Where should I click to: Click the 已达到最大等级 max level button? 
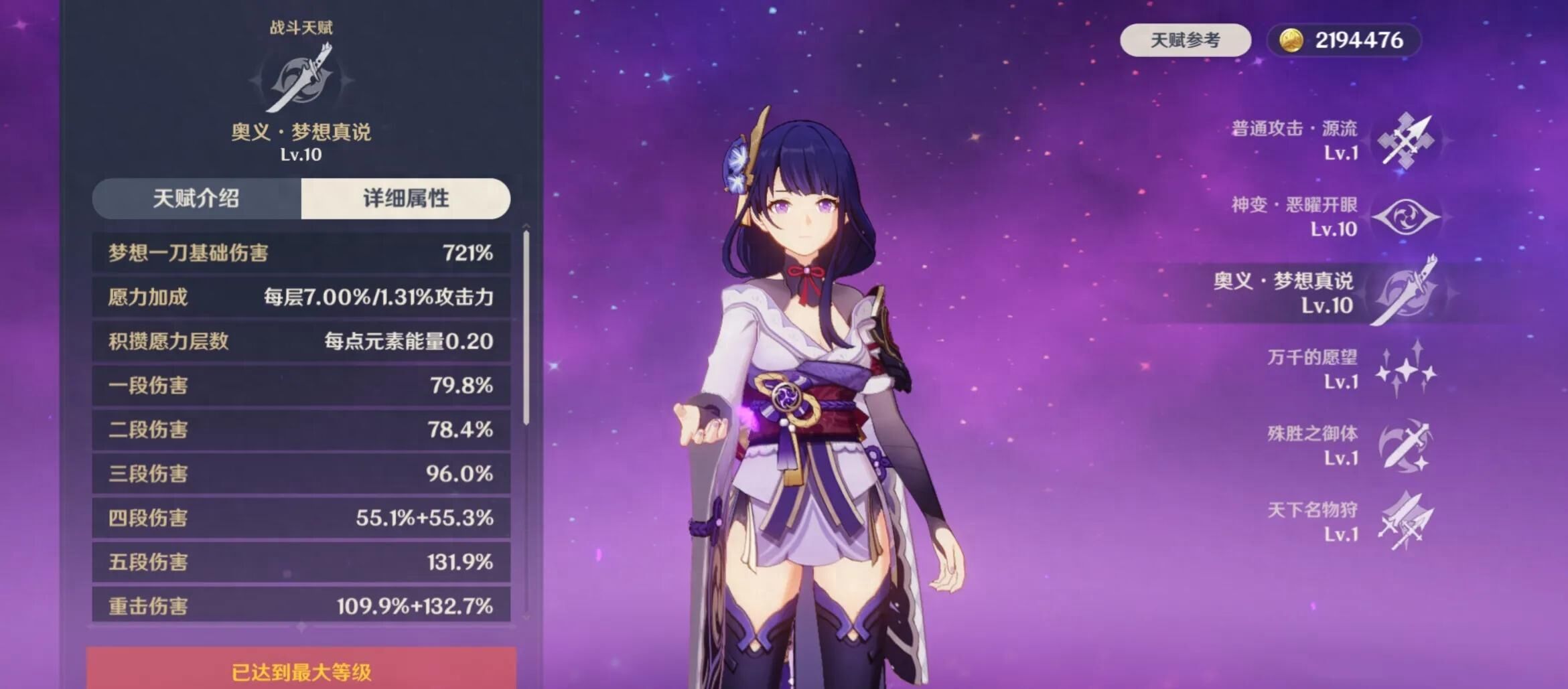point(301,671)
